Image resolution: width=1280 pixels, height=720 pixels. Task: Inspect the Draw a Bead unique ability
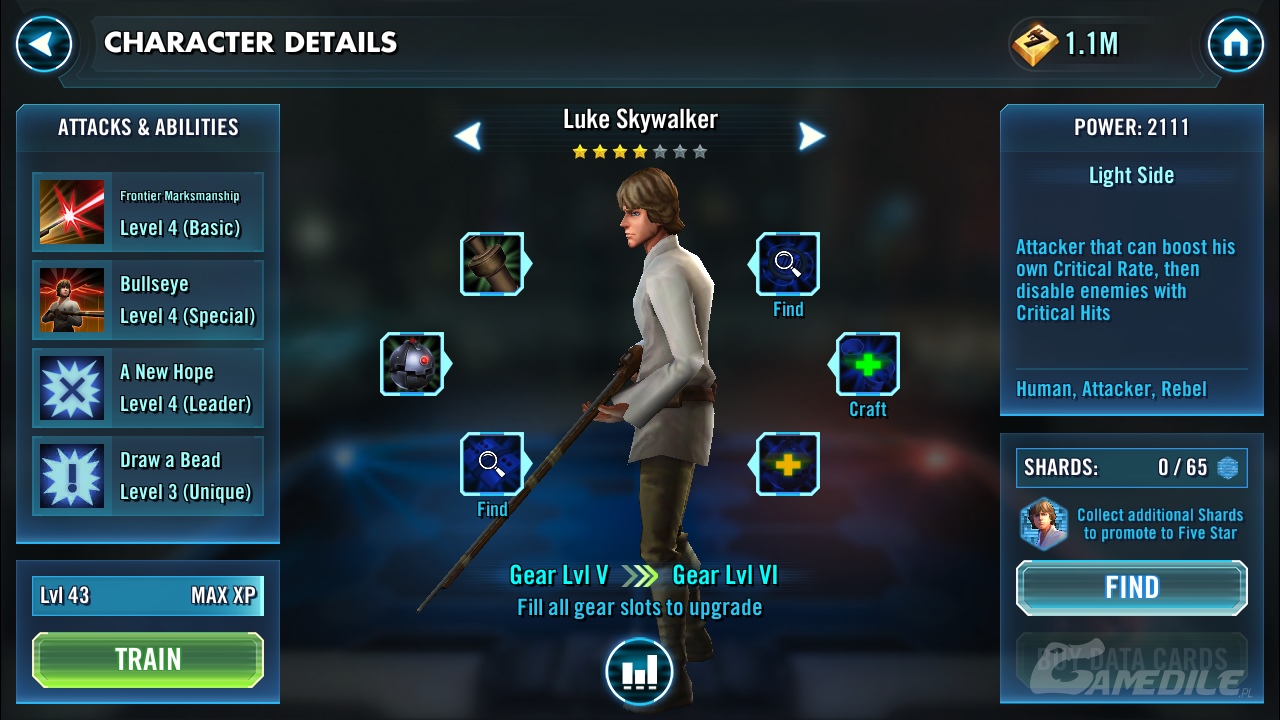(x=148, y=476)
